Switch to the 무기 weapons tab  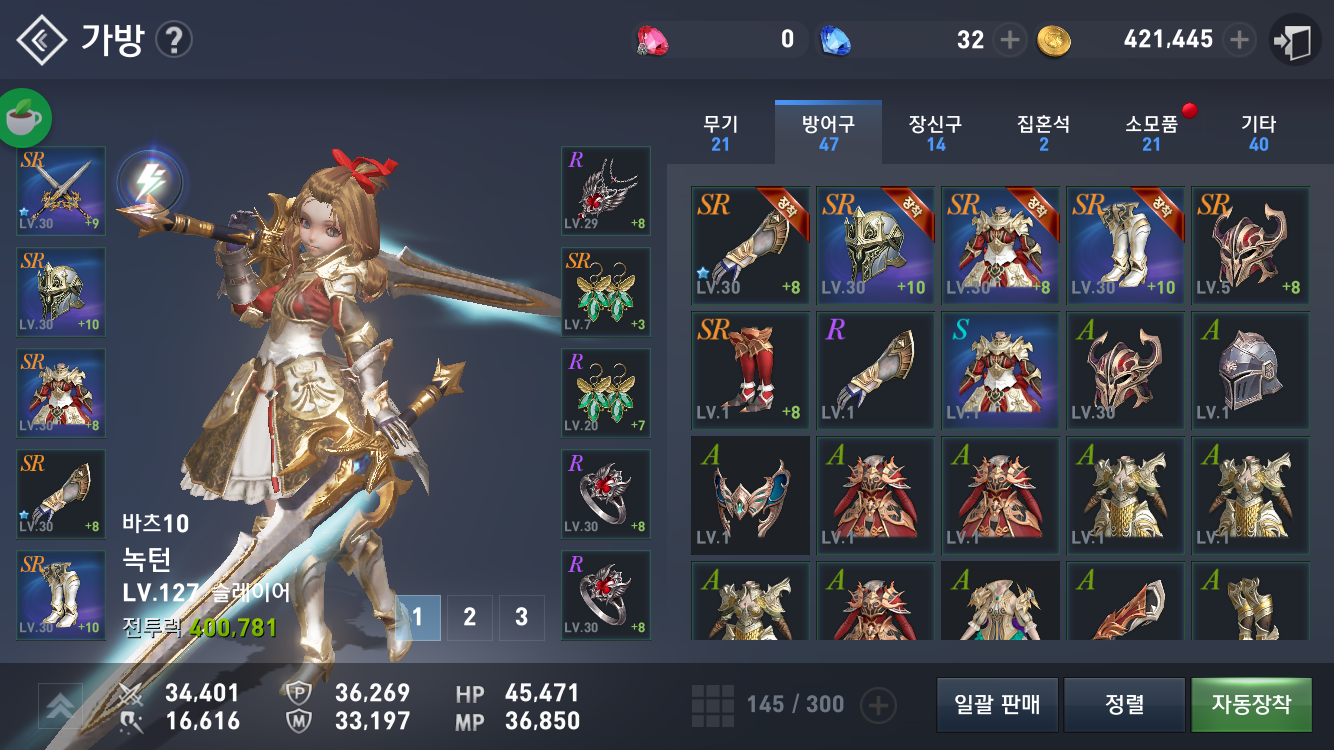[720, 132]
